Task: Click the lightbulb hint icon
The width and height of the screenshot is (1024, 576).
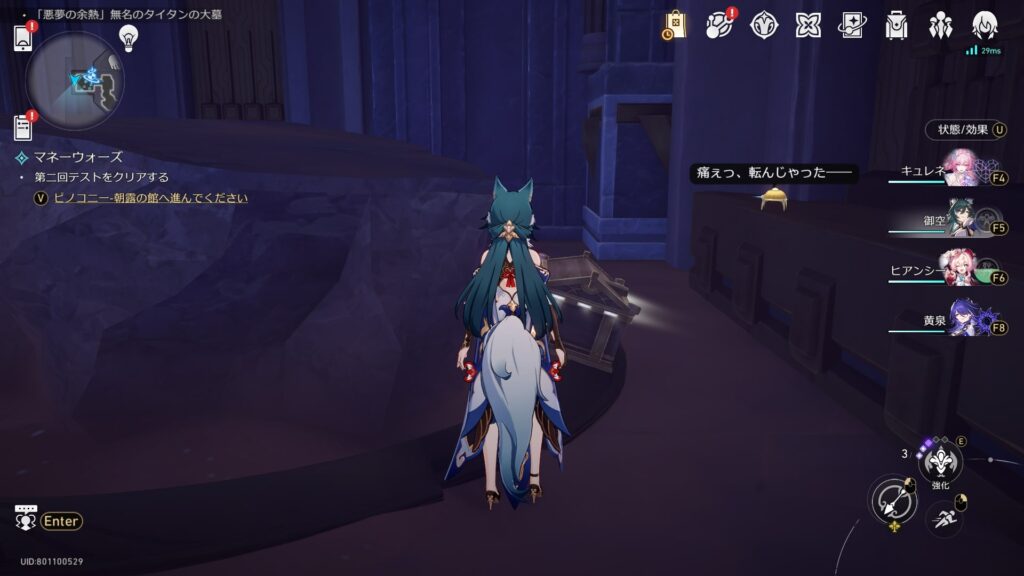Action: coord(128,37)
